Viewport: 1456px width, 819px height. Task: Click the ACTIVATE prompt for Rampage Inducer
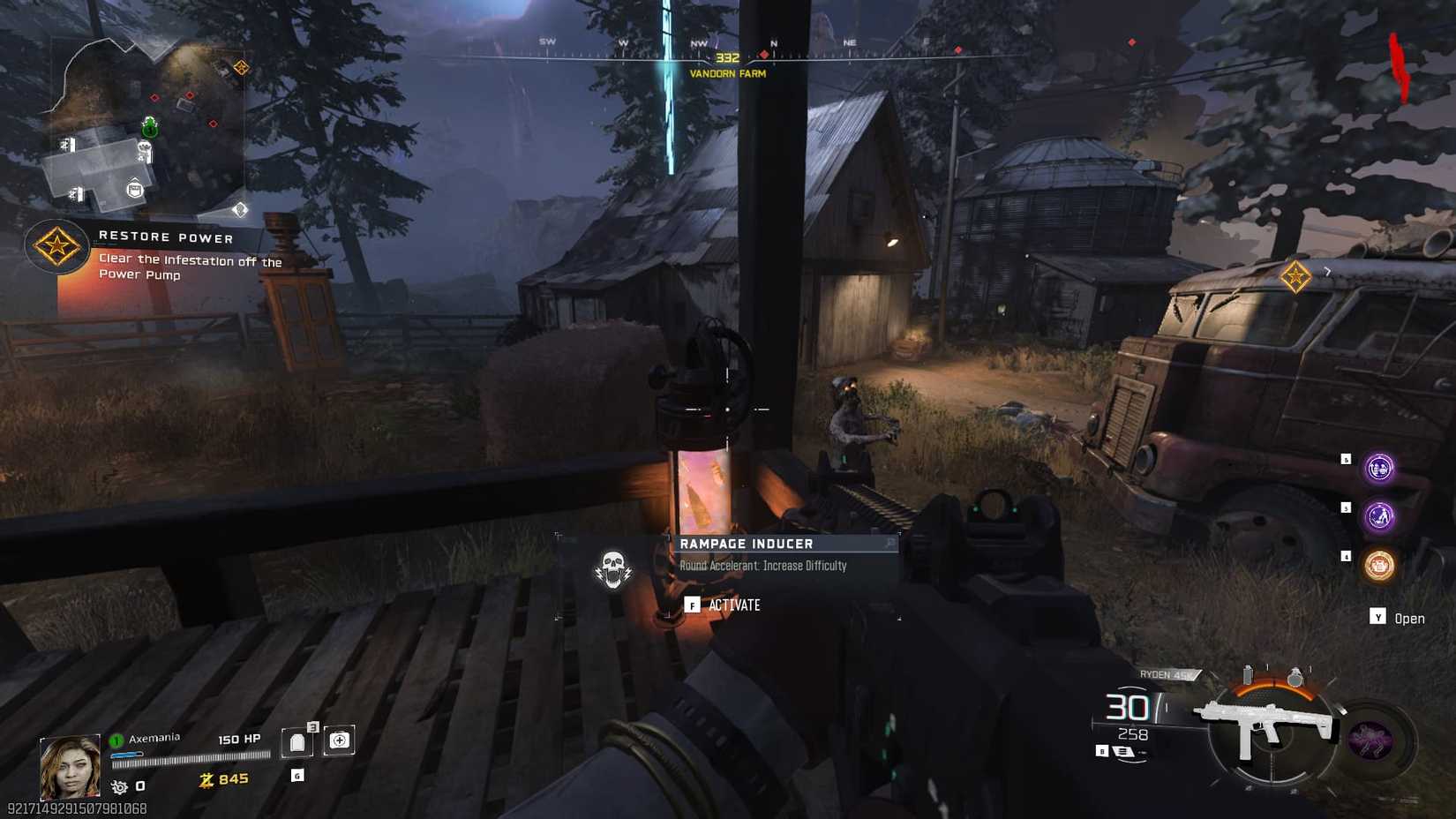[x=734, y=605]
